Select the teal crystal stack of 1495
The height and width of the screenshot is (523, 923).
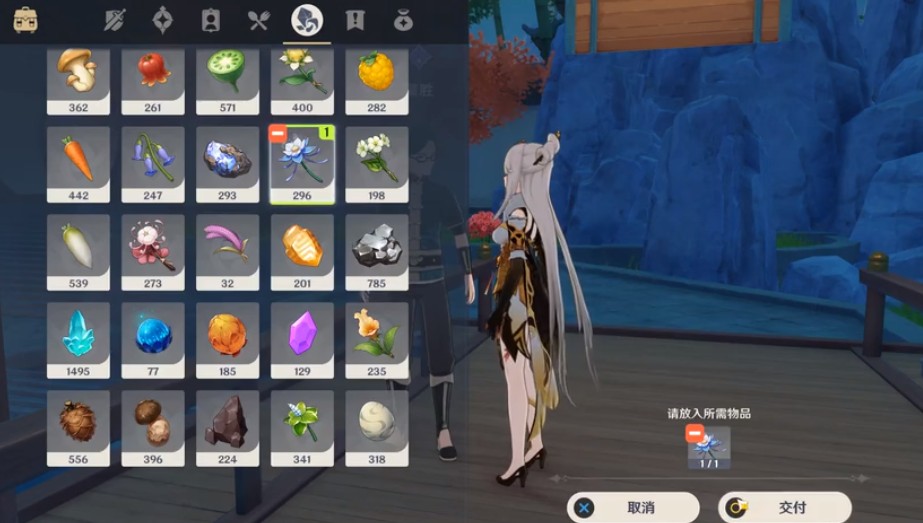(78, 340)
